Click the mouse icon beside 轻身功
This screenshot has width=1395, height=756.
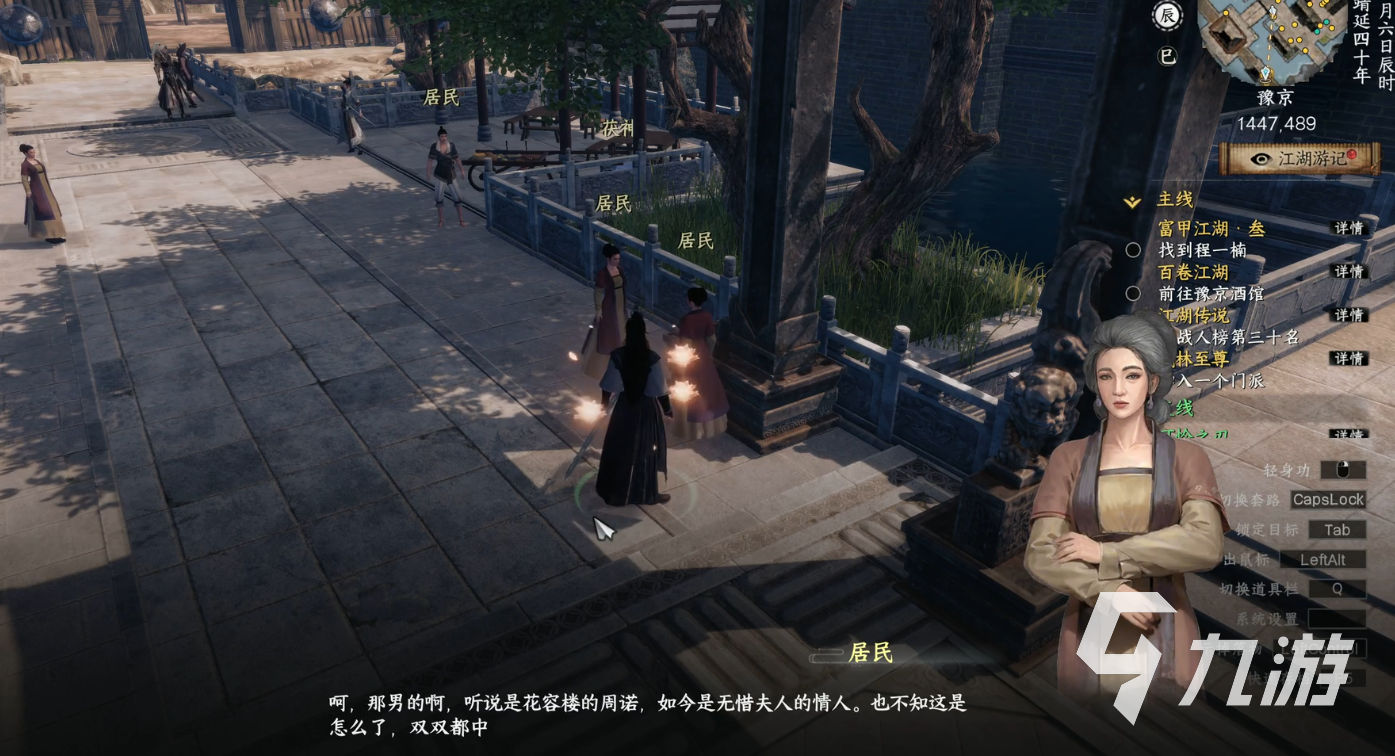coord(1342,469)
